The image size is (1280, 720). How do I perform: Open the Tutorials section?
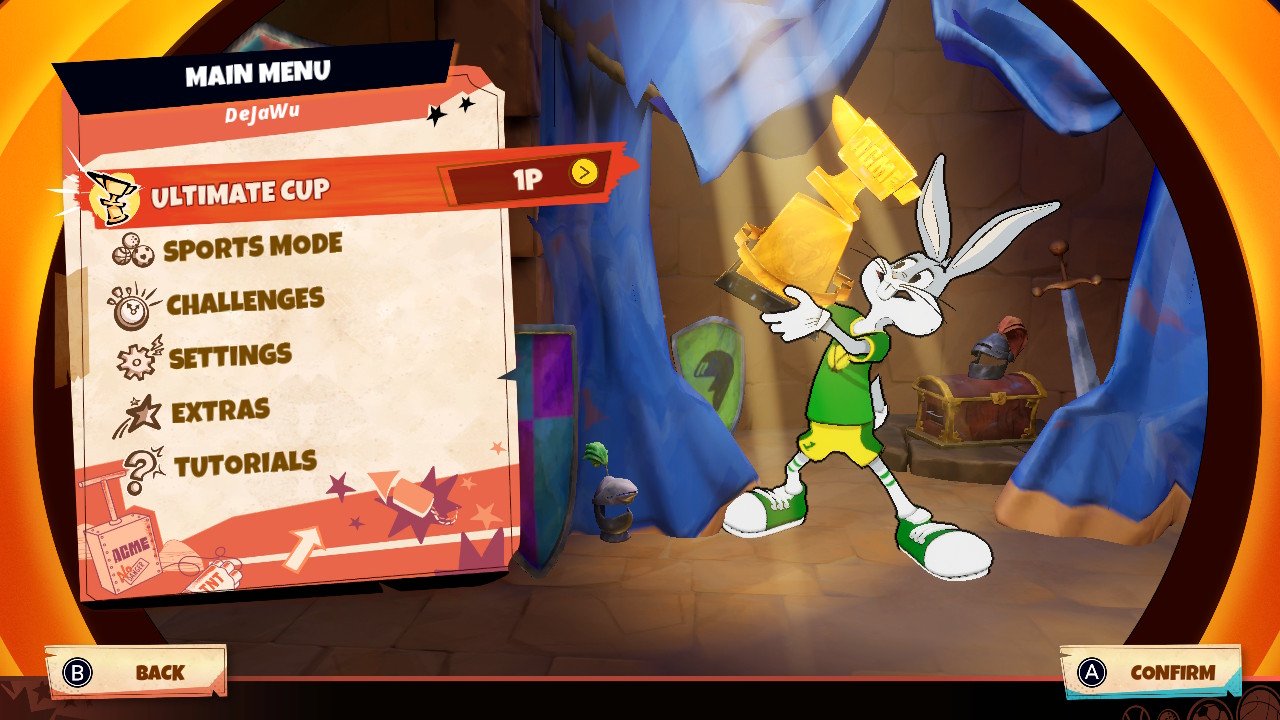pyautogui.click(x=245, y=464)
